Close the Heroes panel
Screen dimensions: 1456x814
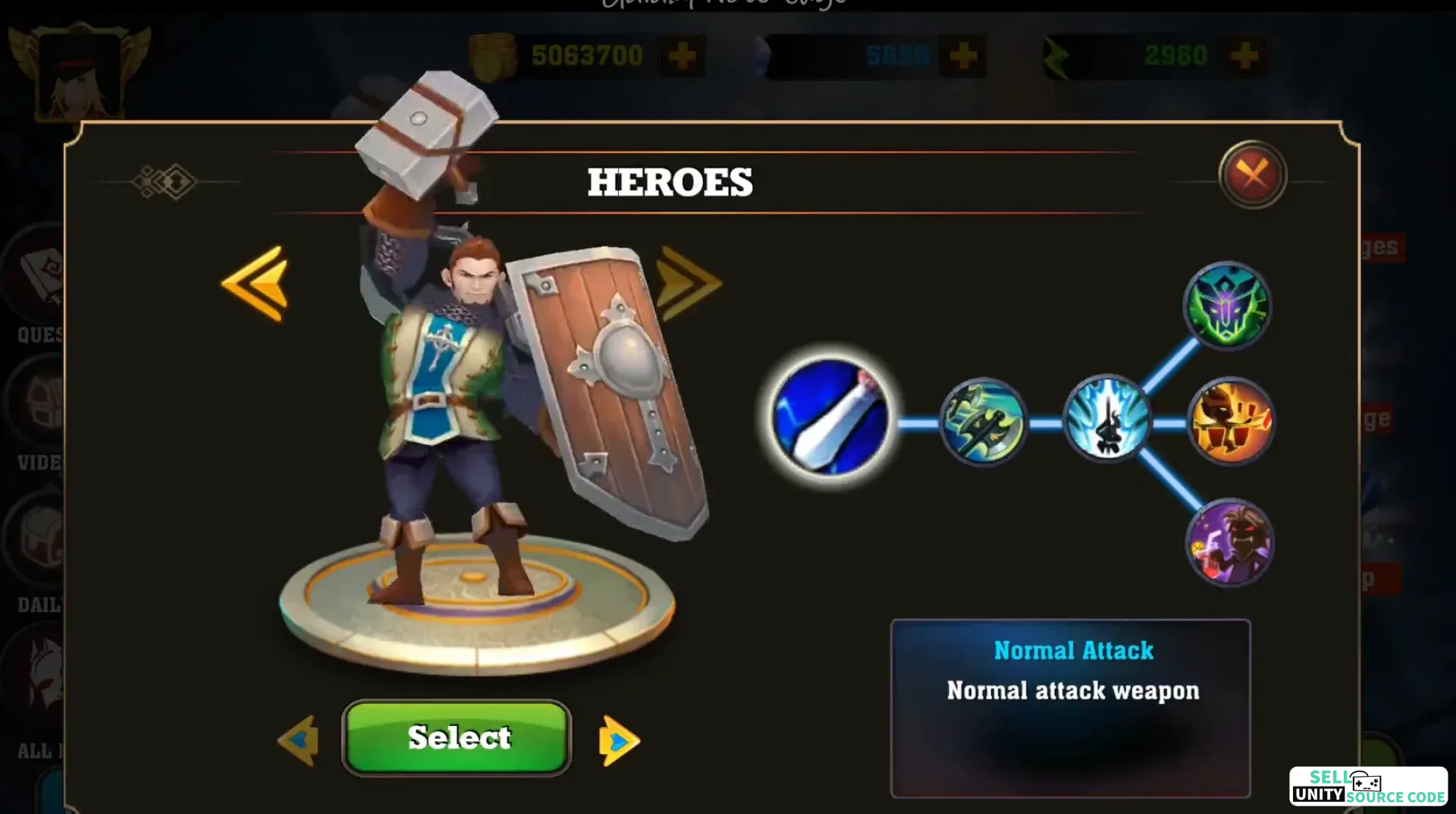pyautogui.click(x=1252, y=174)
